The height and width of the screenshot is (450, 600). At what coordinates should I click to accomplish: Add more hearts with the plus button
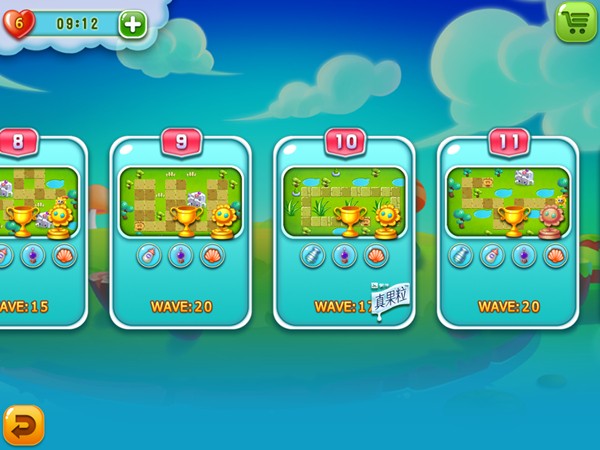132,24
